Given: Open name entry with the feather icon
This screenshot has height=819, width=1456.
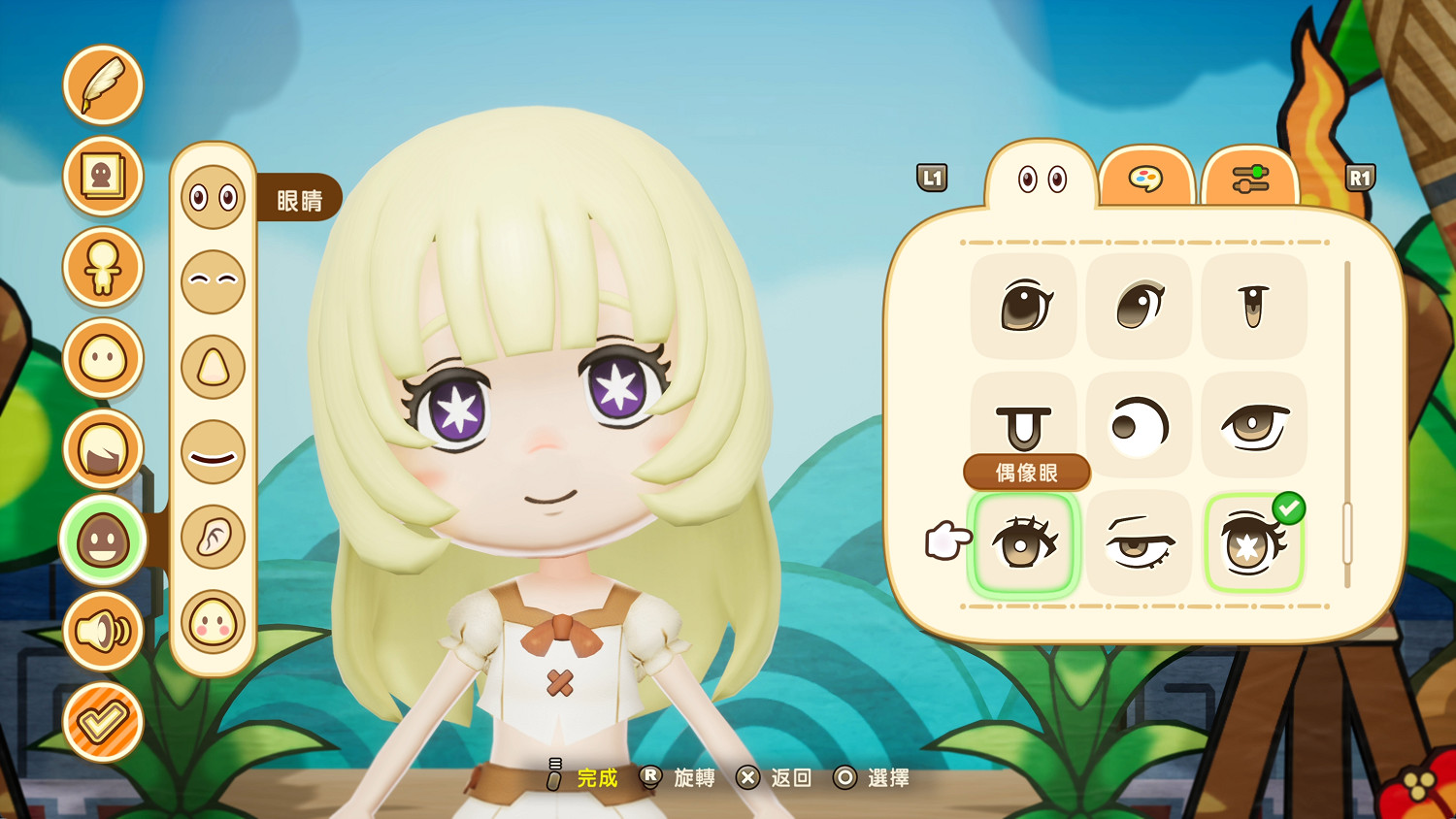Looking at the screenshot, I should click(x=103, y=85).
